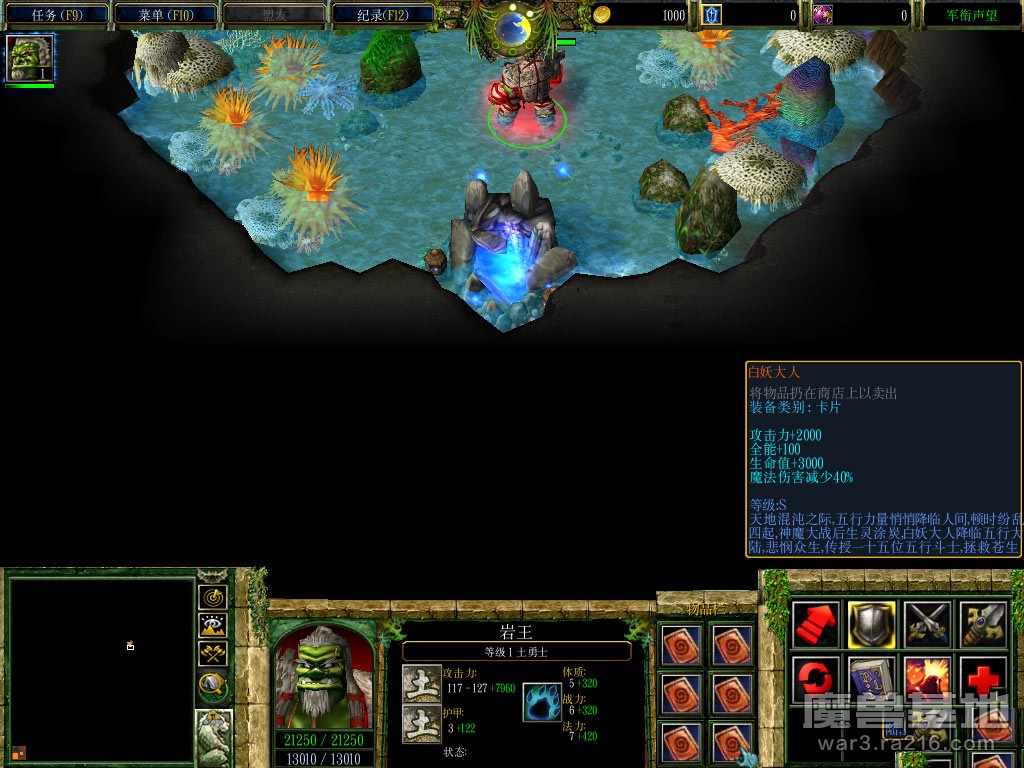This screenshot has height=768, width=1024.
Task: Open the 菜单 (F10) game menu
Action: (166, 15)
